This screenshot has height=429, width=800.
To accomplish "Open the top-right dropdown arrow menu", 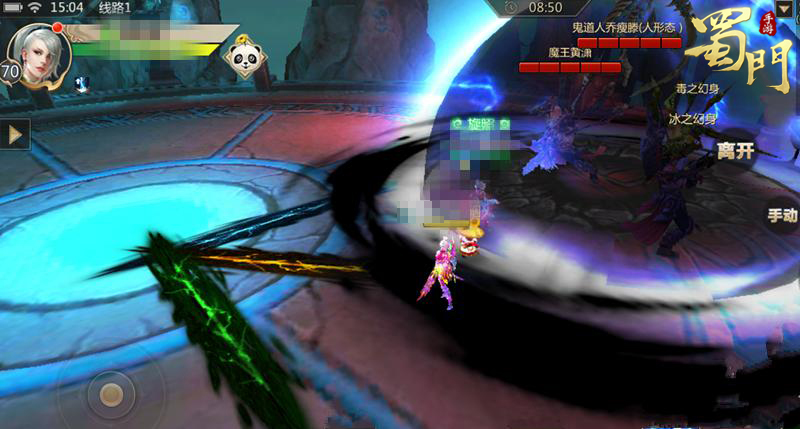I will click(783, 8).
